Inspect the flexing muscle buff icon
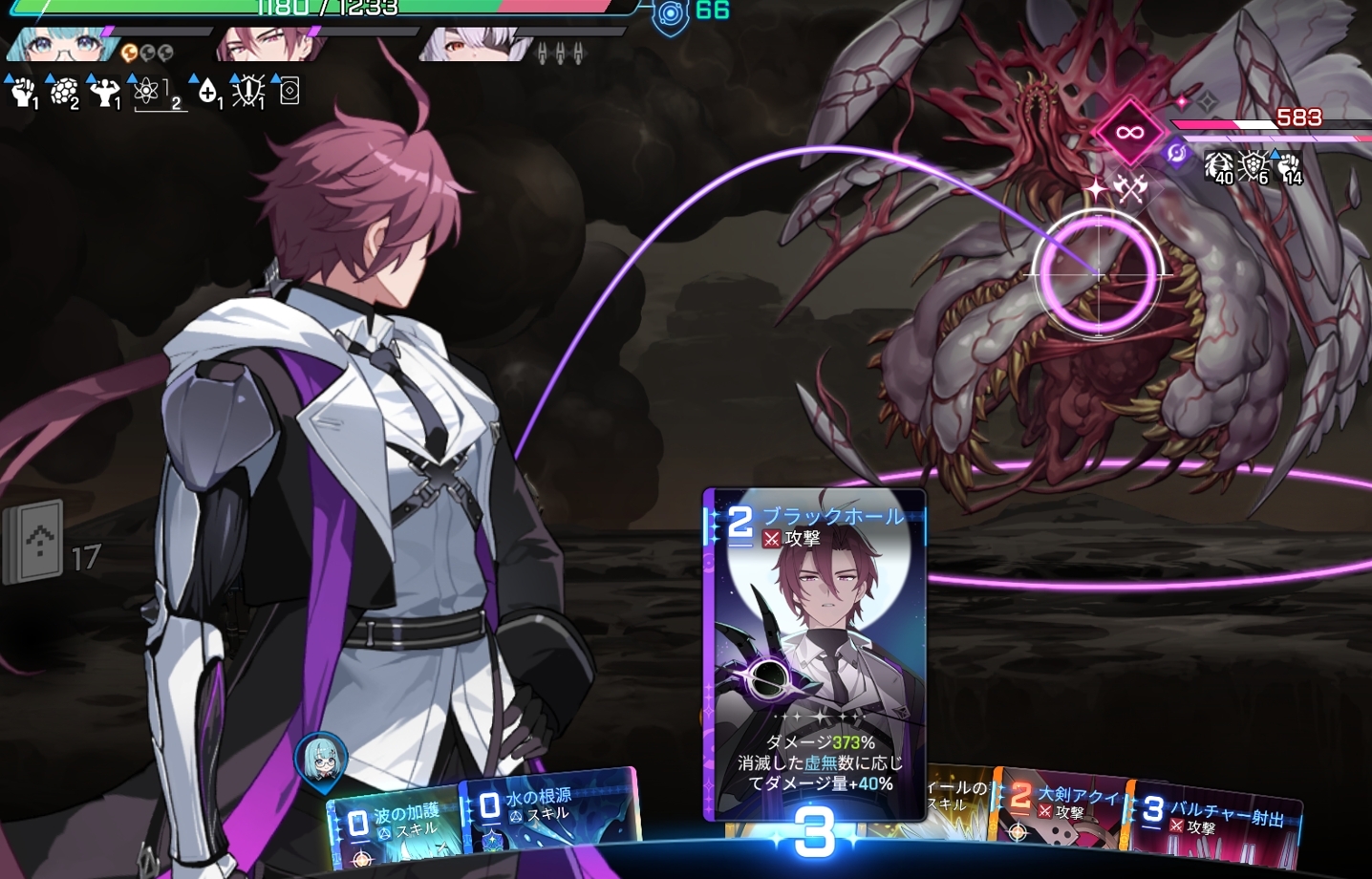The height and width of the screenshot is (879, 1372). point(103,93)
